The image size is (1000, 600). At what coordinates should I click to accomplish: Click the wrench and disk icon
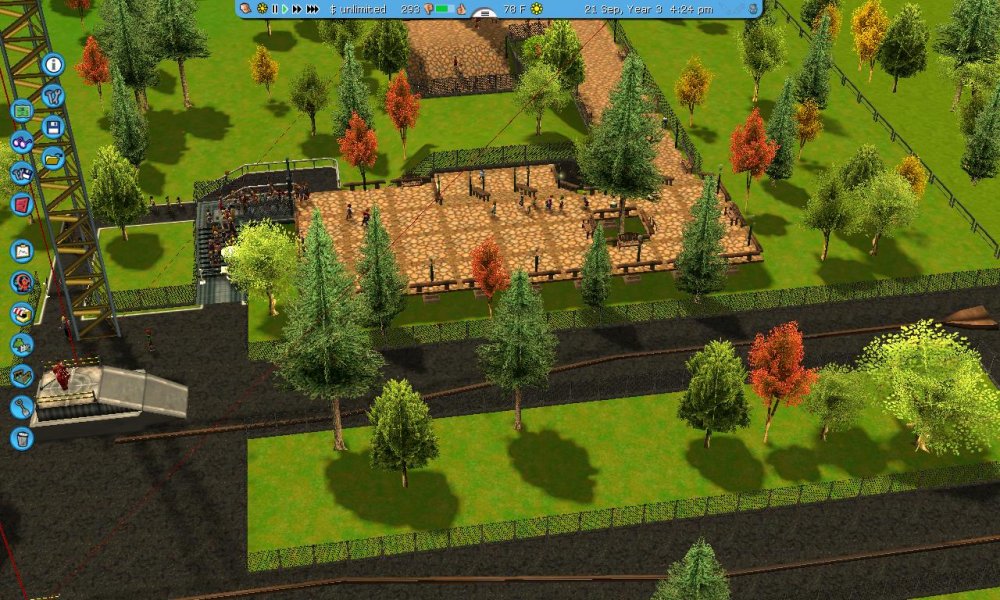[22, 173]
